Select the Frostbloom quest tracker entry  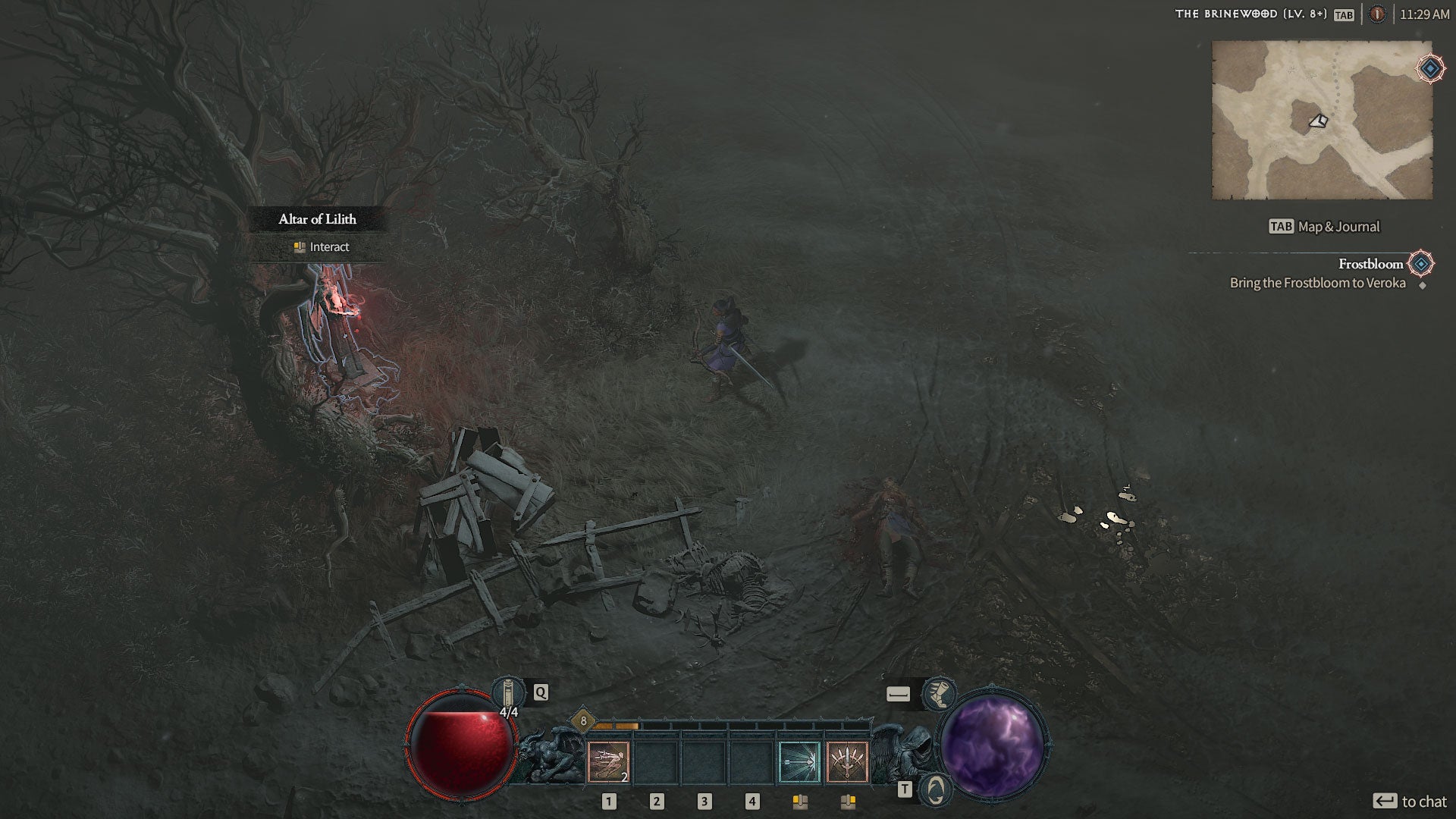click(x=1370, y=264)
